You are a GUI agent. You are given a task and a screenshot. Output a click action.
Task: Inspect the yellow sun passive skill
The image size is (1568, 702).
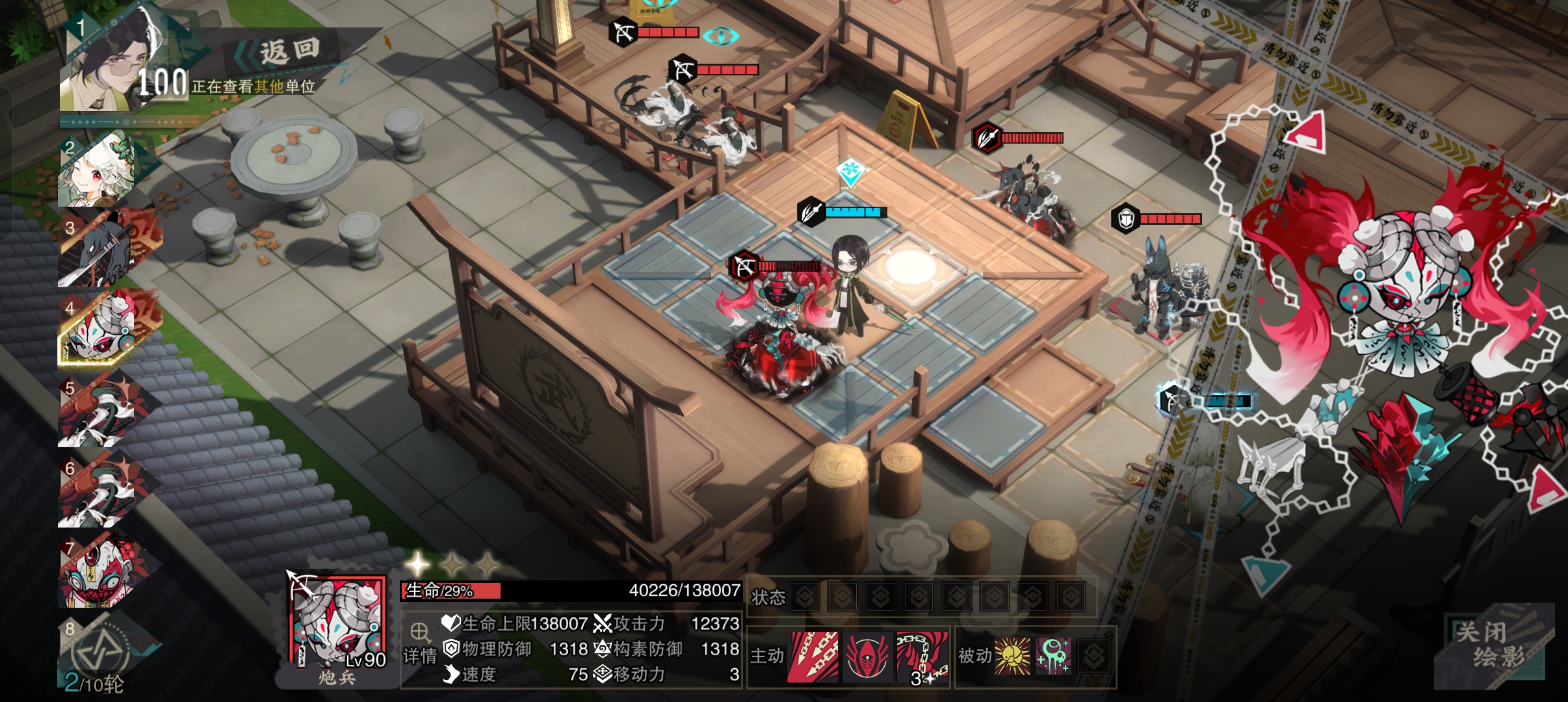[x=1012, y=656]
